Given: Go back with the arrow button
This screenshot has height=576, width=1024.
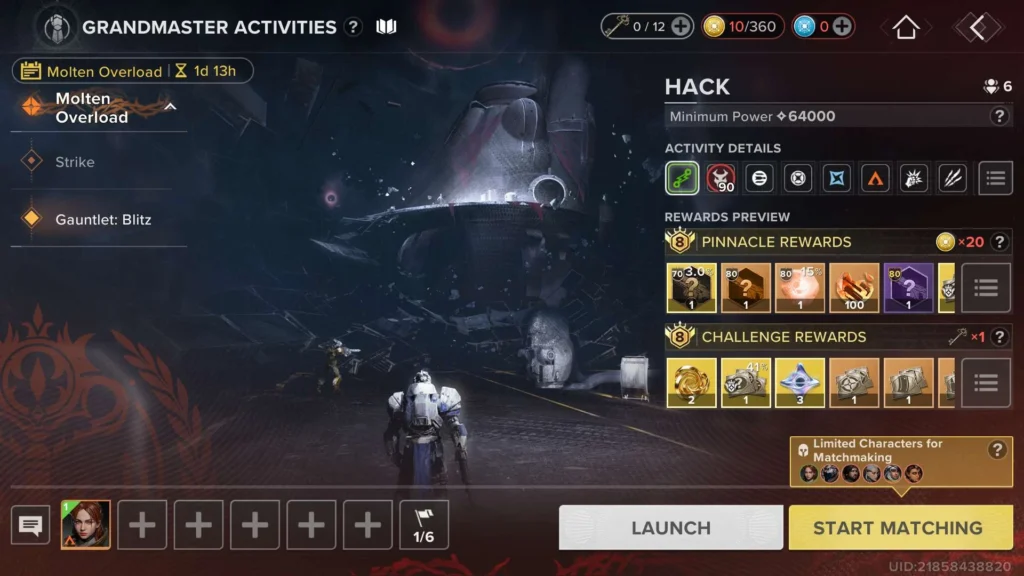Looking at the screenshot, I should [x=977, y=27].
